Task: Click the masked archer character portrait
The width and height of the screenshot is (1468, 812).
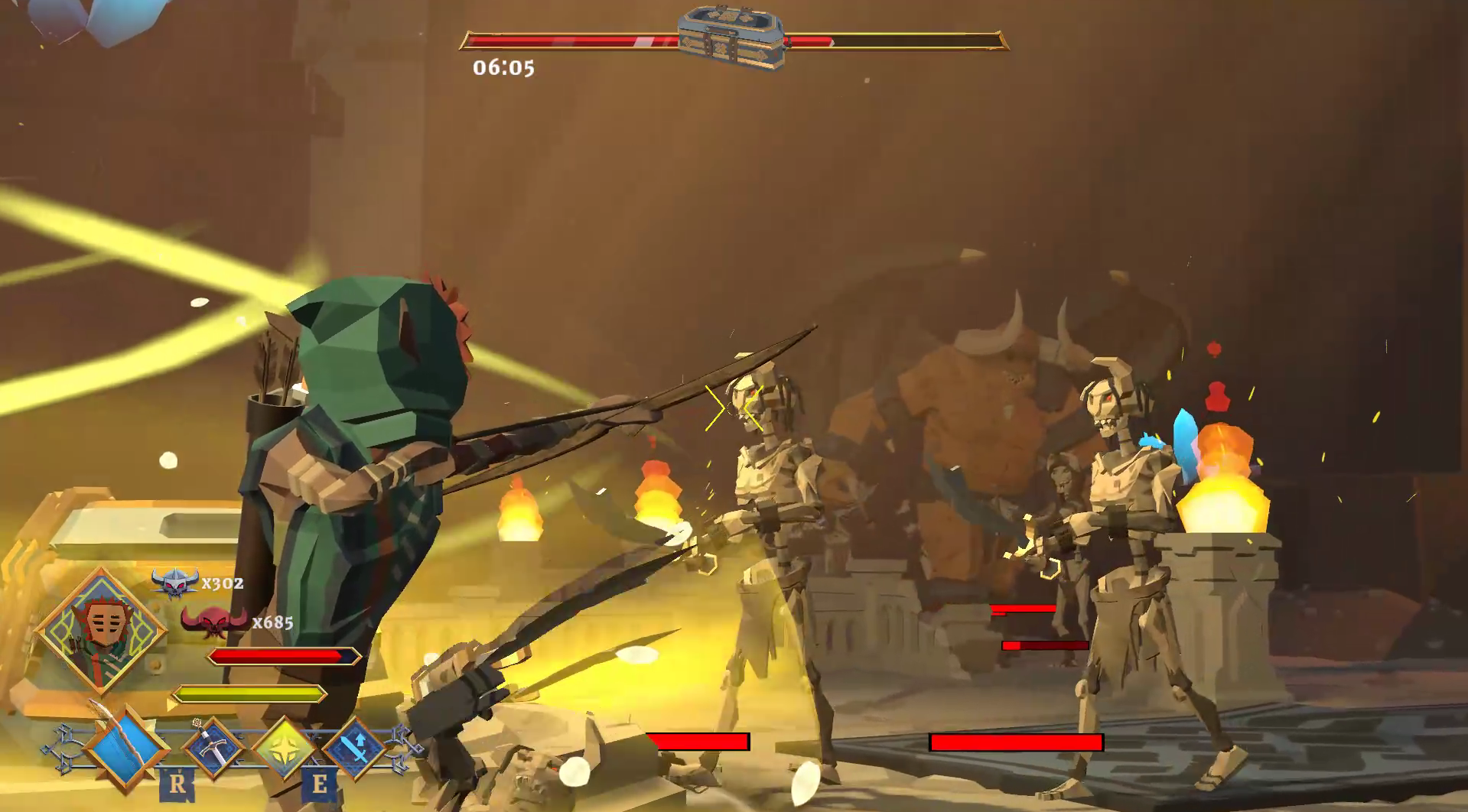Action: click(101, 630)
